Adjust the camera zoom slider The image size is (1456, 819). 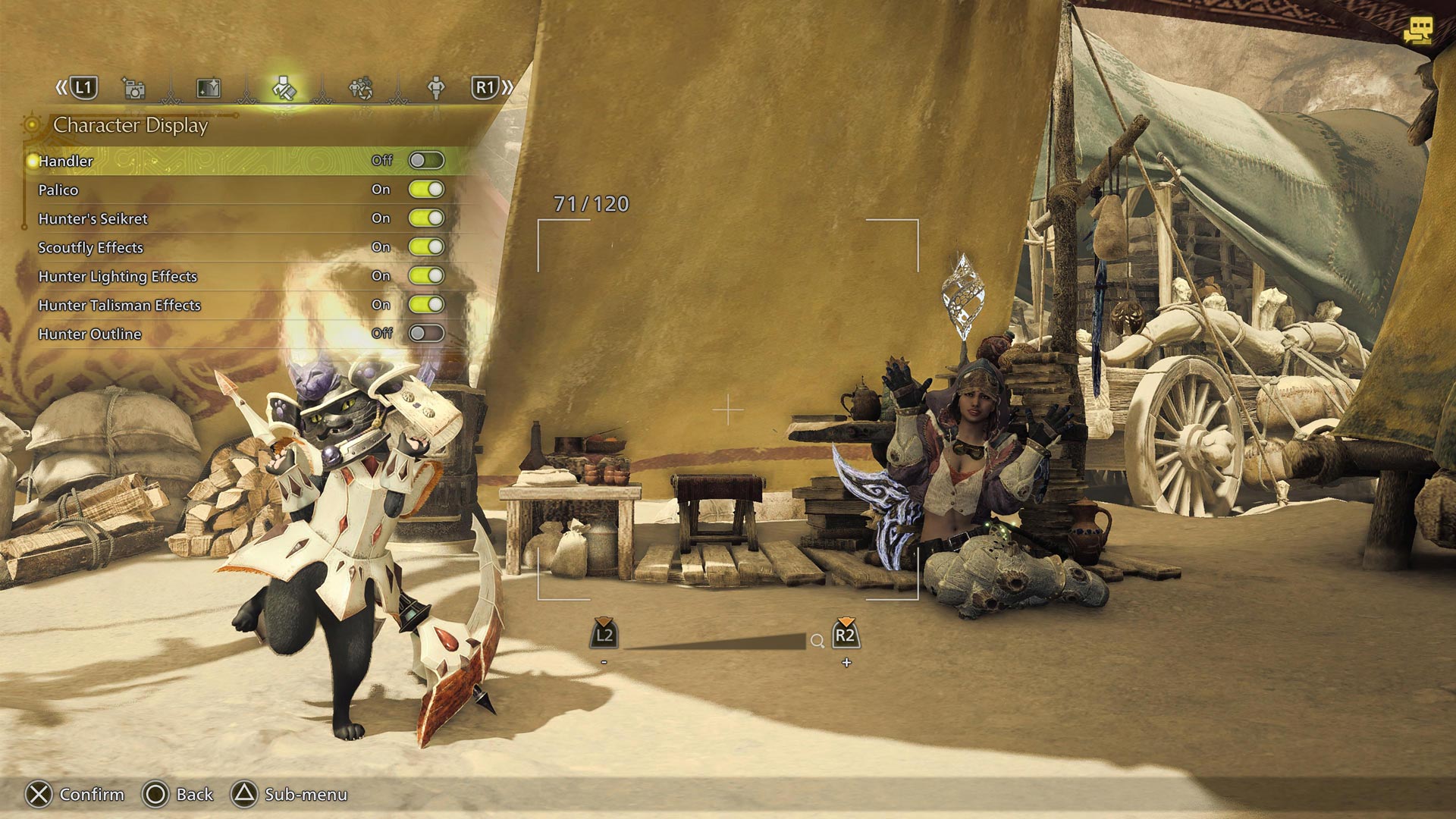(713, 641)
